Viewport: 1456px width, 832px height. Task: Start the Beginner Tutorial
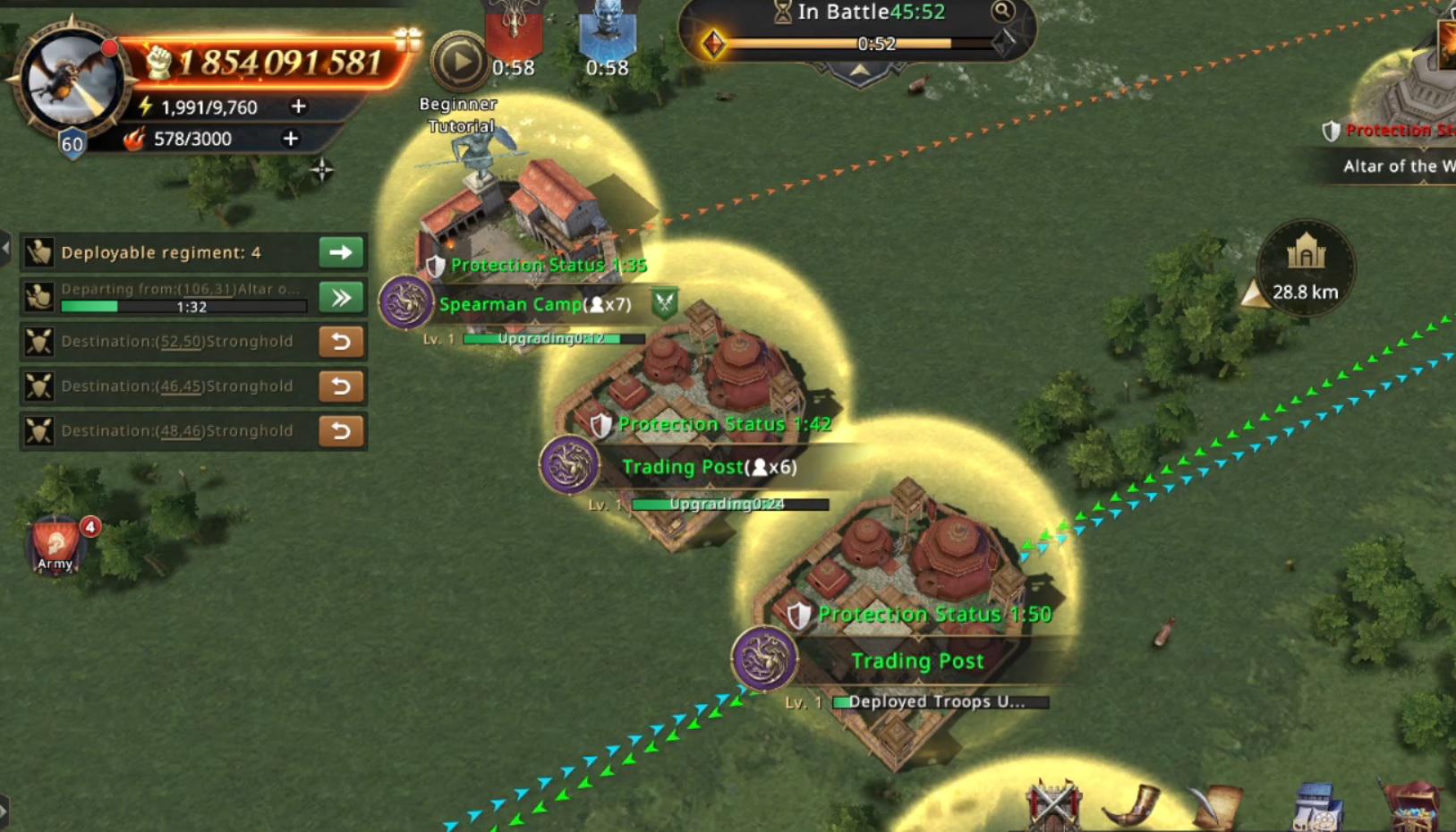pos(459,63)
